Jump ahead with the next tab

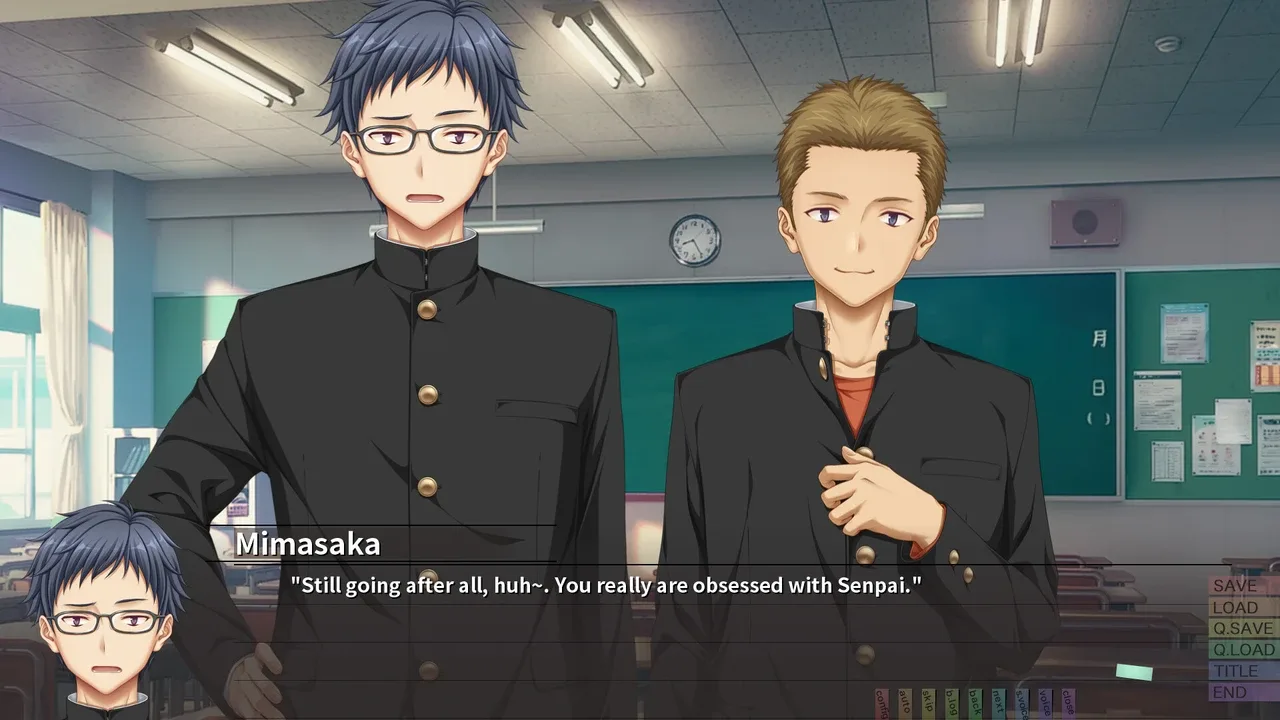pyautogui.click(x=998, y=703)
